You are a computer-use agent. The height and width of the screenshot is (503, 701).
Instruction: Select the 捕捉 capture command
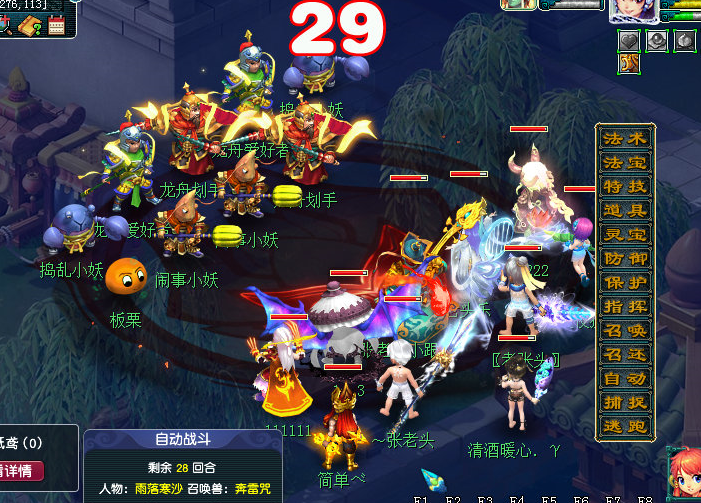coord(623,403)
